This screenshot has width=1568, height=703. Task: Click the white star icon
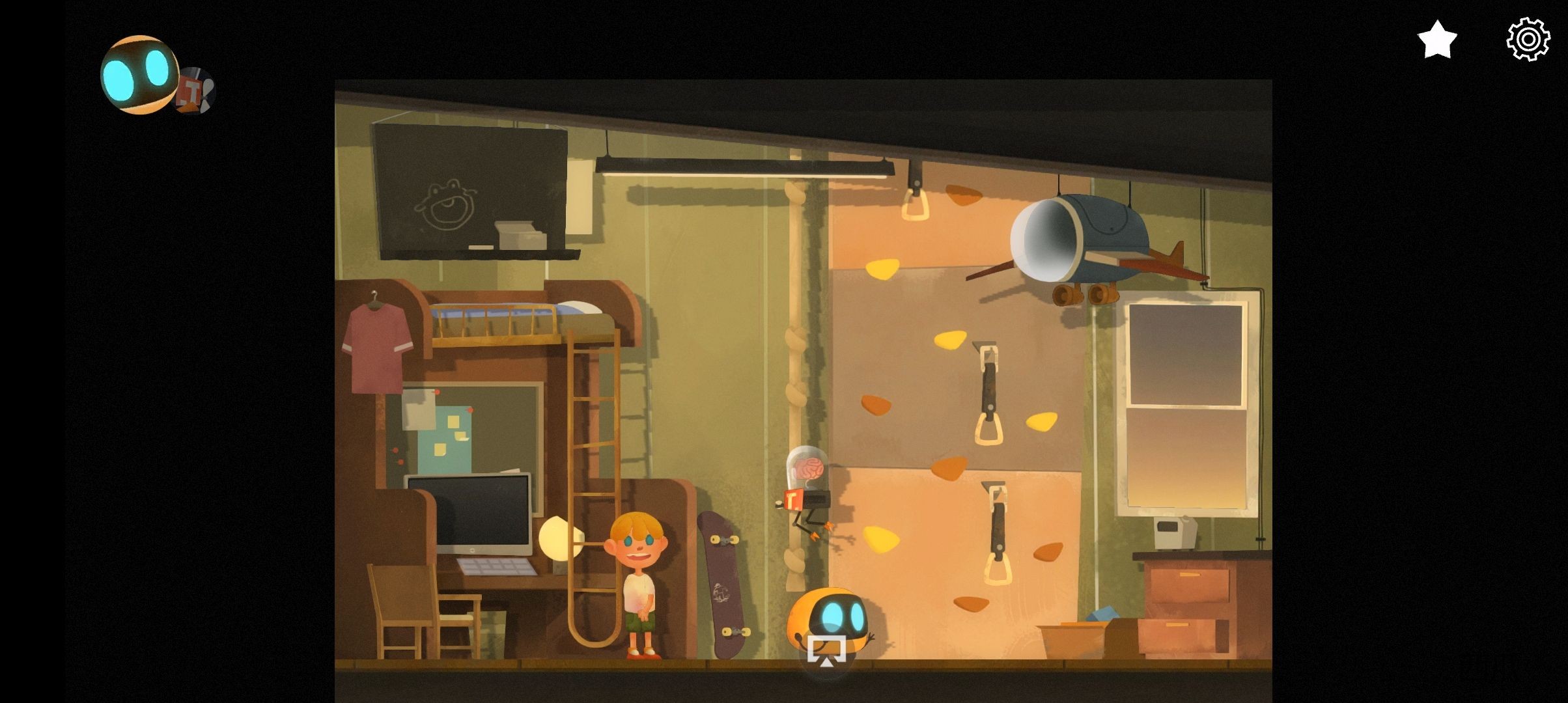click(1436, 40)
